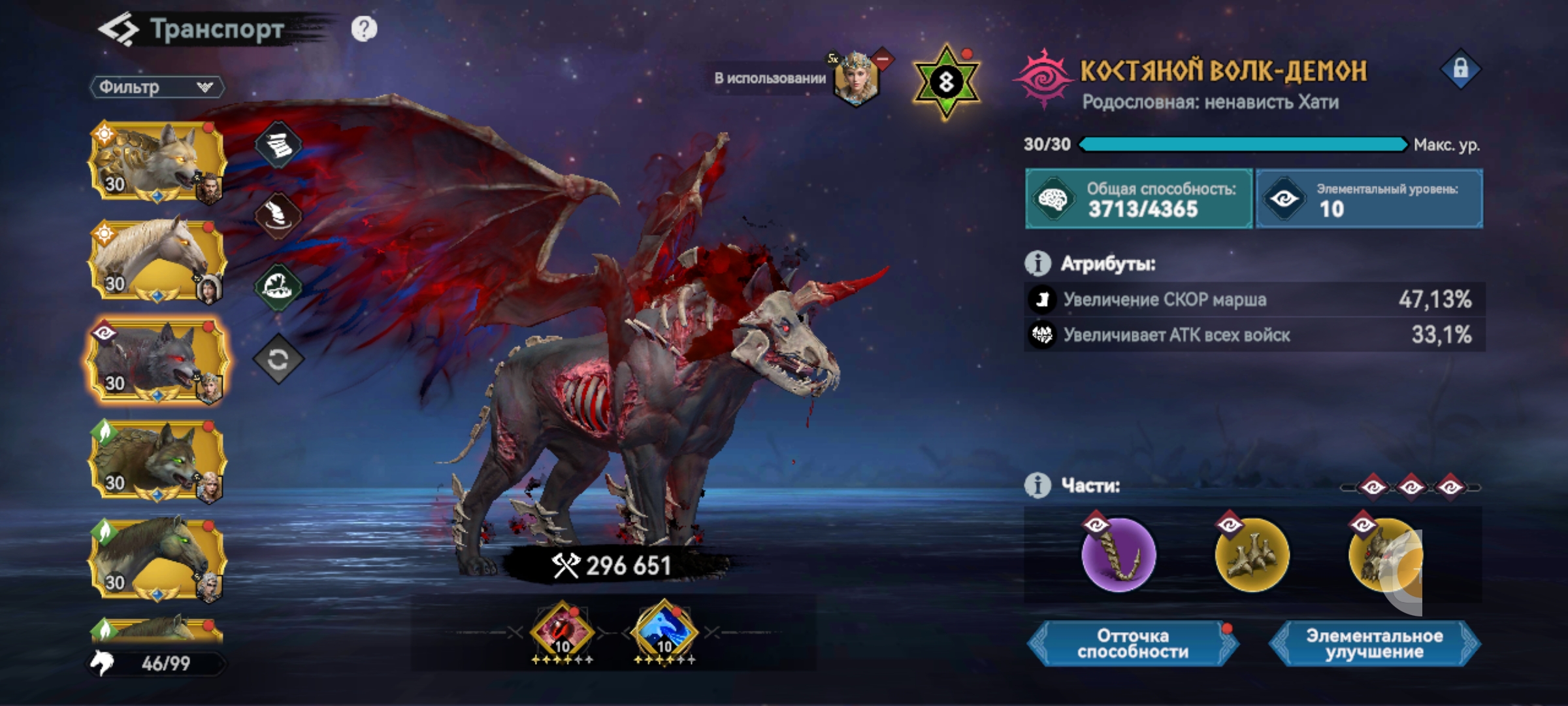Go back from the Транспорт screen
Image resolution: width=1568 pixels, height=706 pixels.
pos(118,30)
